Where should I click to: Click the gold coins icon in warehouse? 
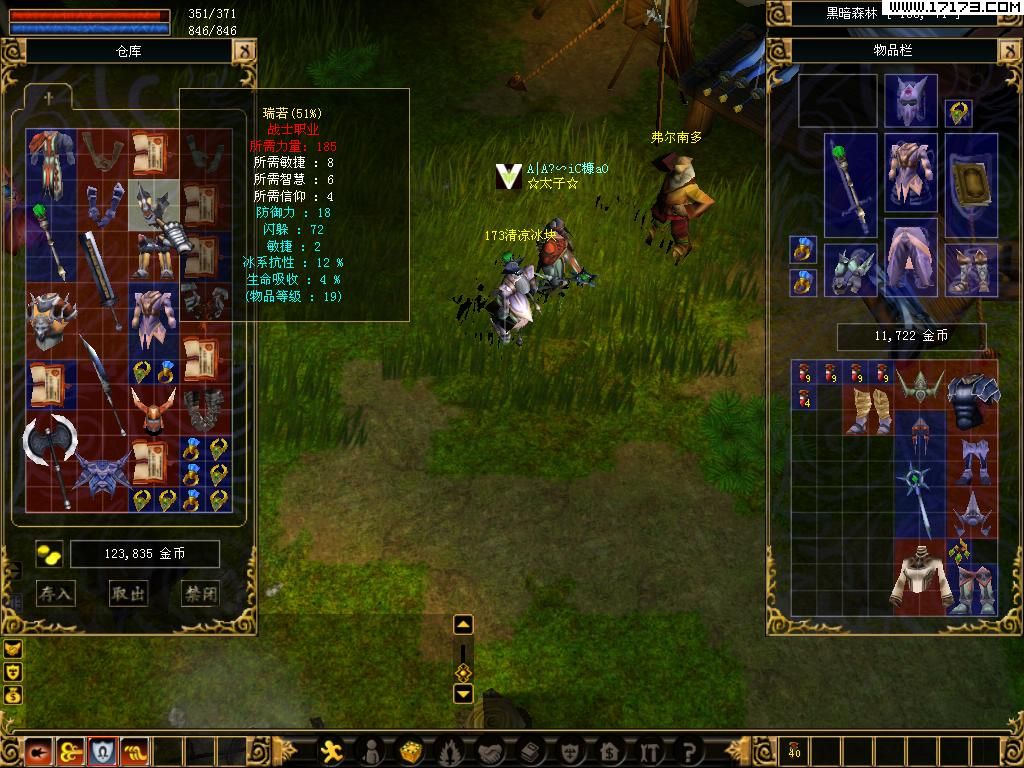coord(49,554)
